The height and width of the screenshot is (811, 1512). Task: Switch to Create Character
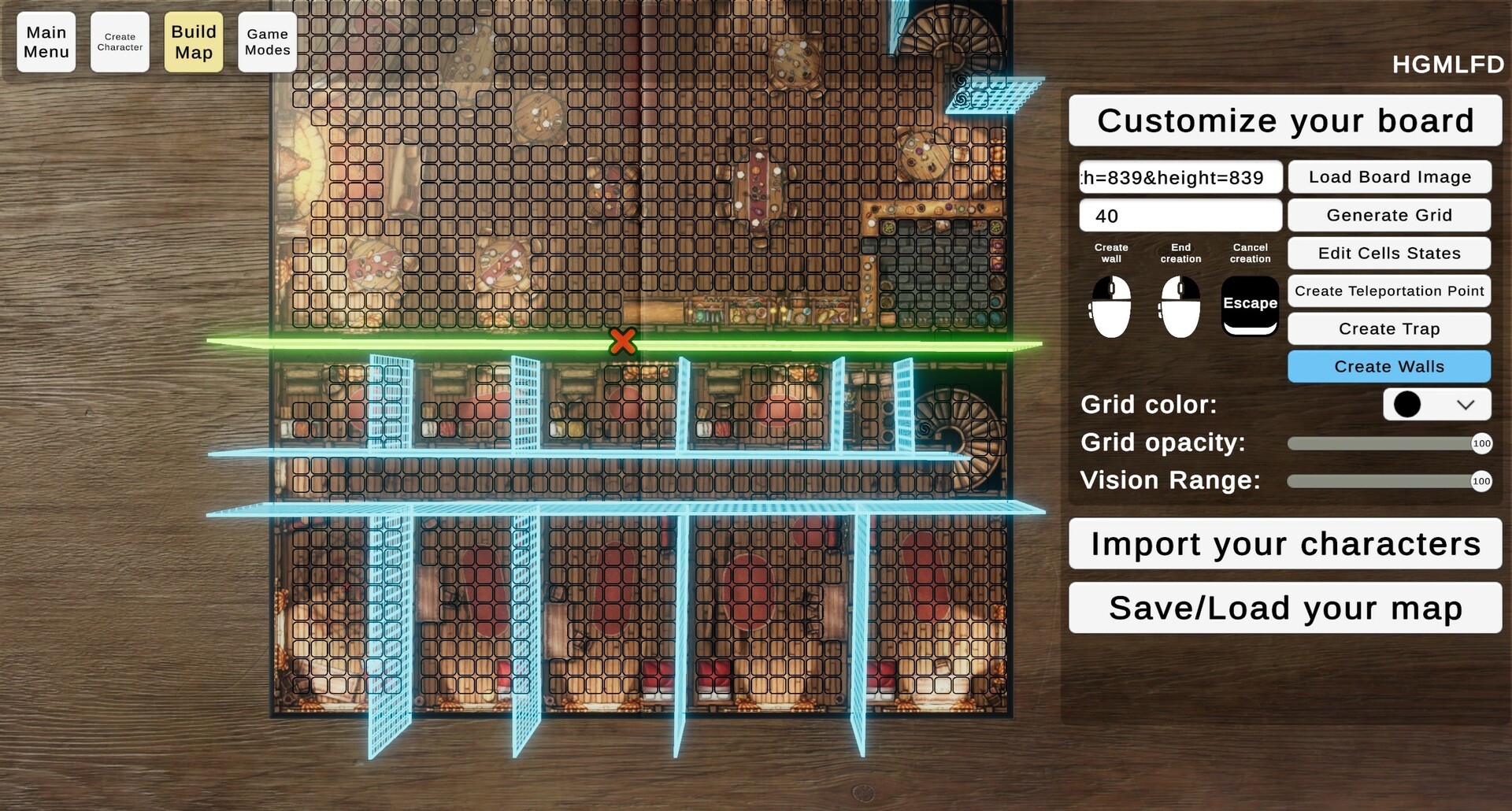(x=120, y=42)
